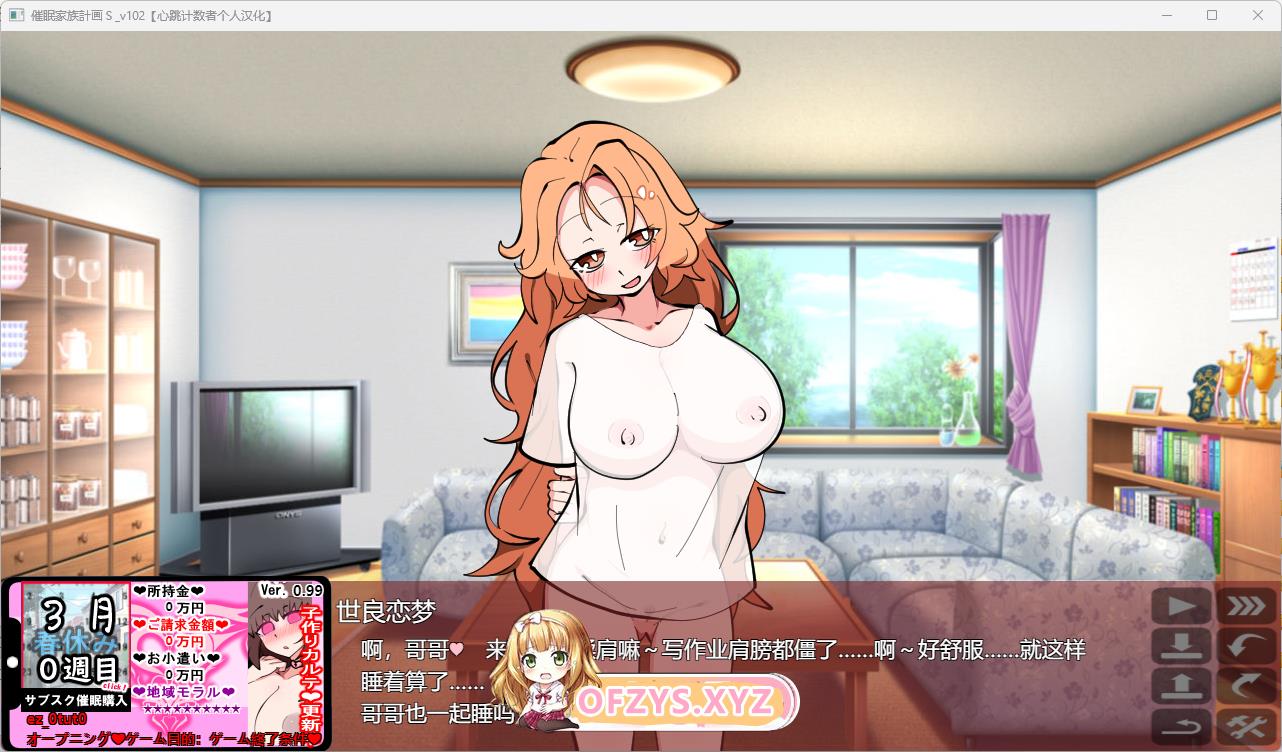Screen dimensions: 1282x752
Task: Click the curved right-up arrow button
Action: (x=1244, y=686)
